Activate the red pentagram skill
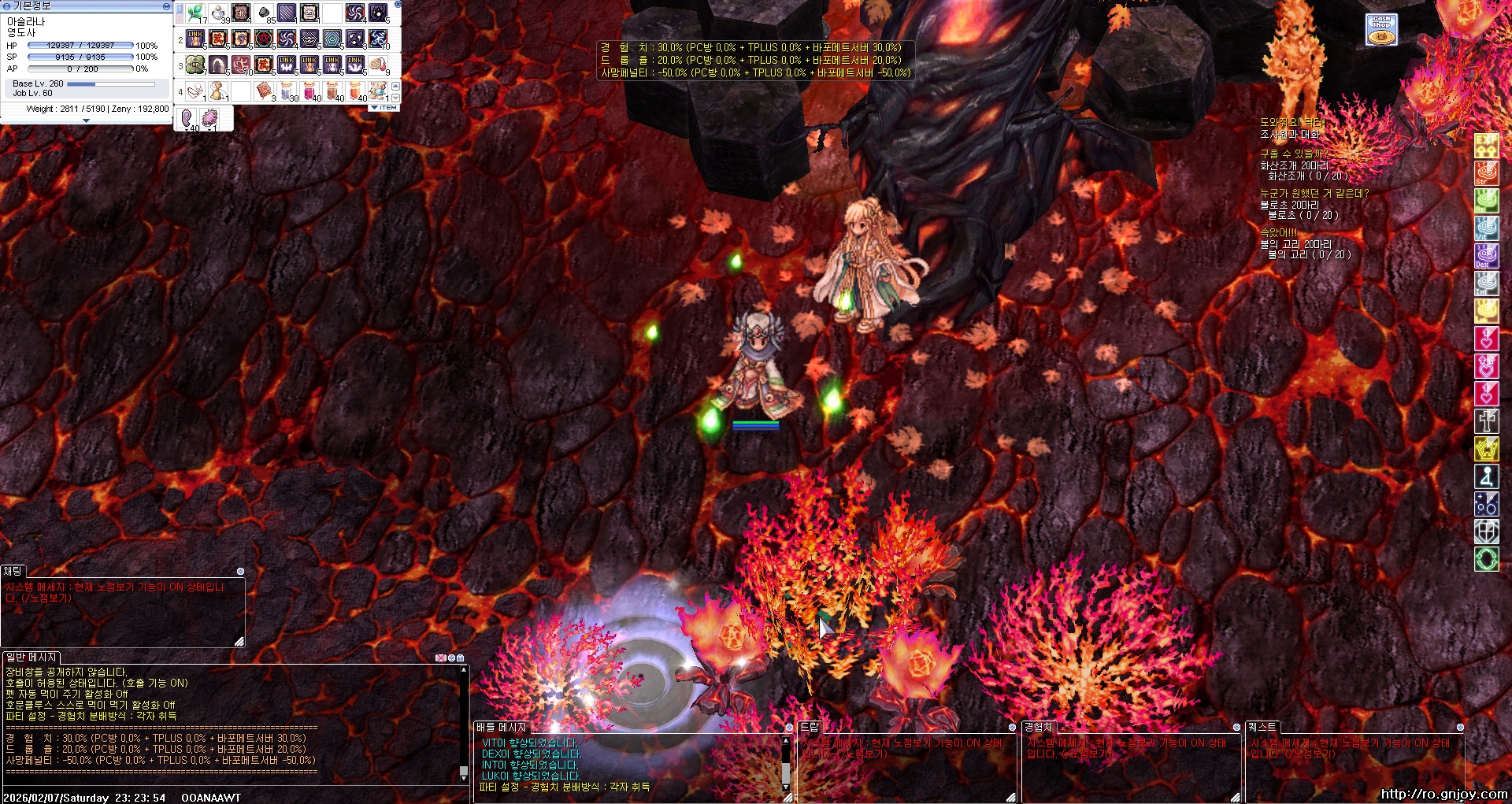This screenshot has height=804, width=1512. pos(264,39)
